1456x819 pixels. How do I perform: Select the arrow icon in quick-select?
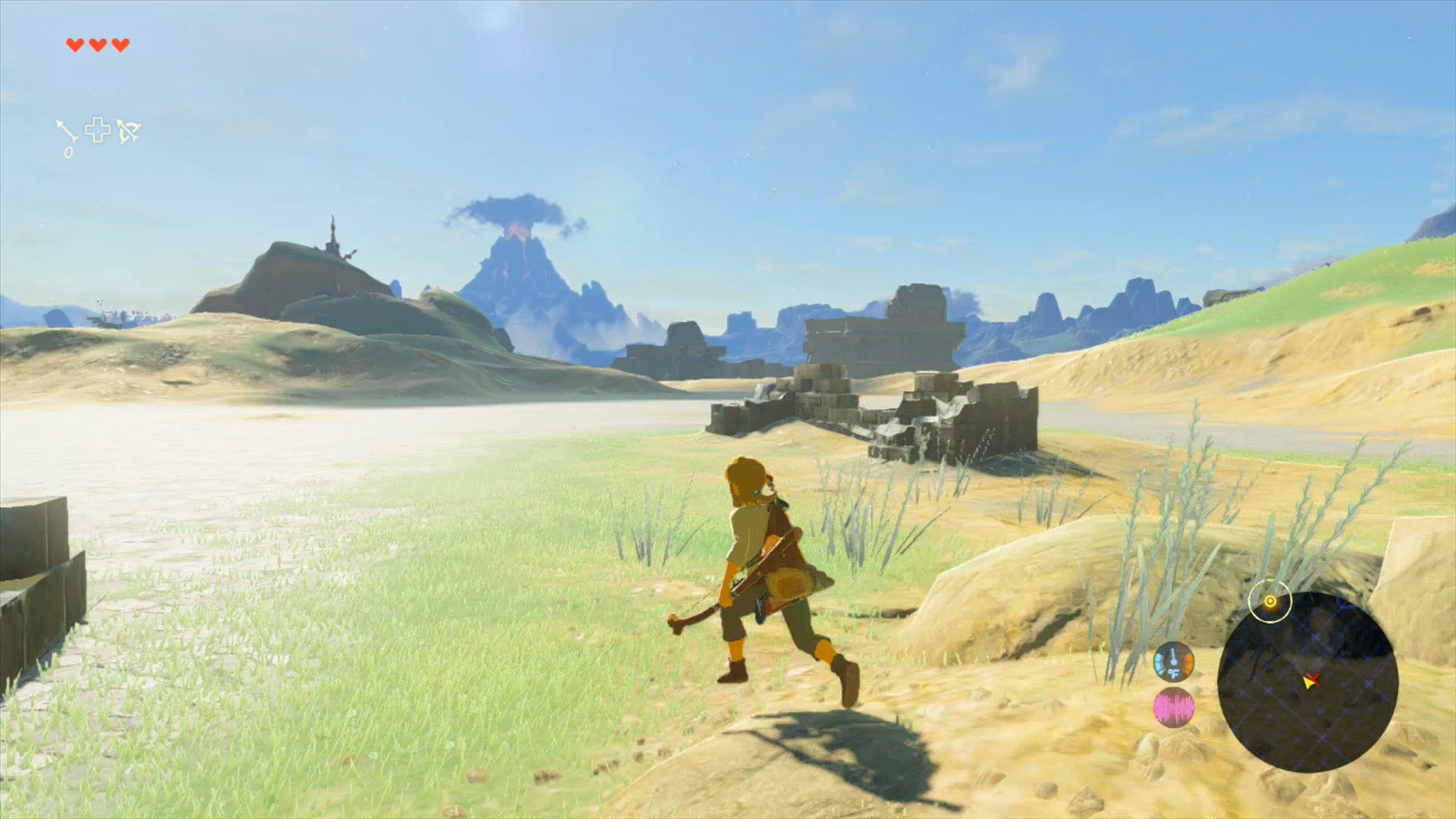[x=67, y=131]
